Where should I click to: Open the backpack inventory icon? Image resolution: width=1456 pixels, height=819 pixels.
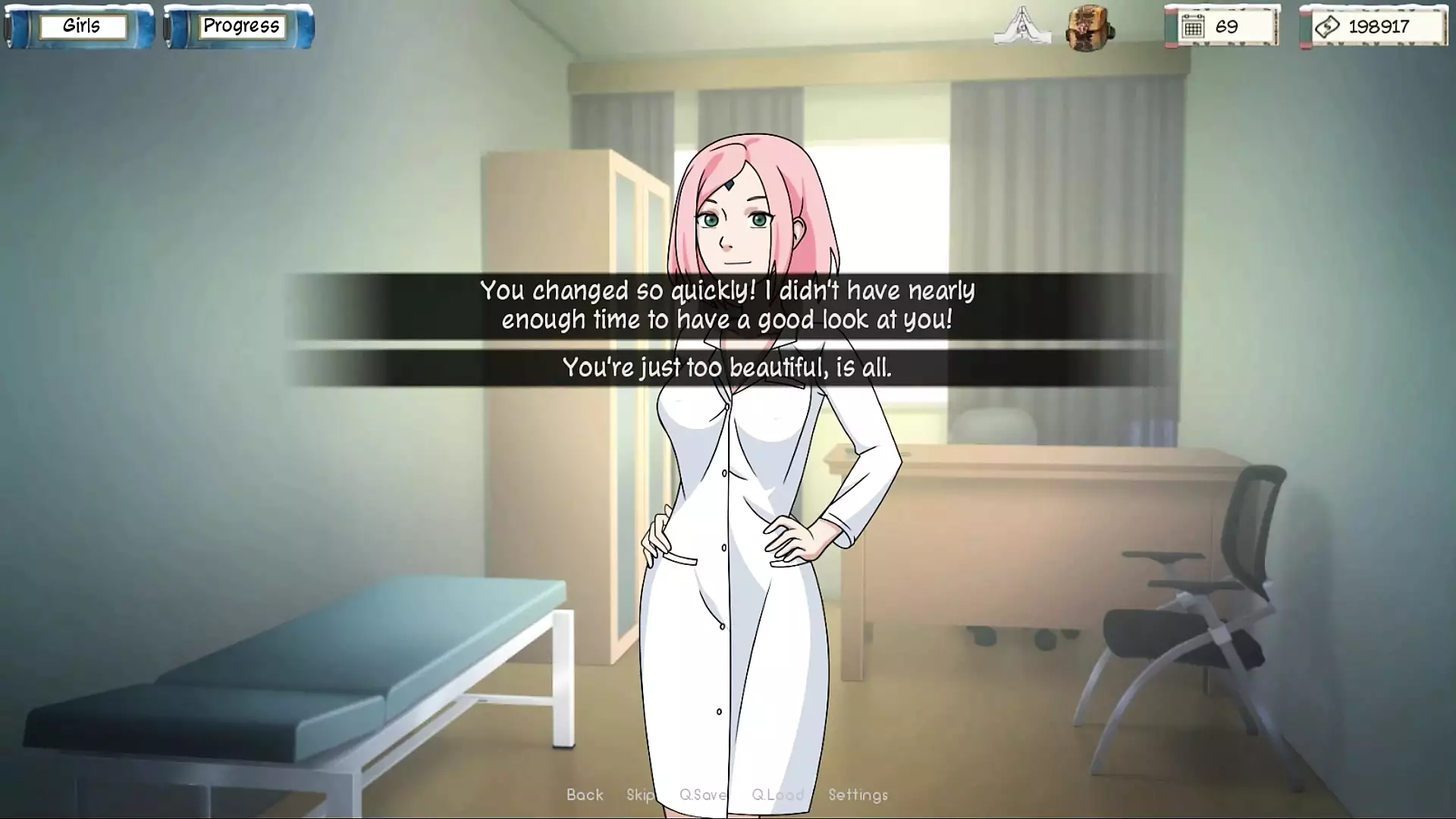[x=1089, y=29]
